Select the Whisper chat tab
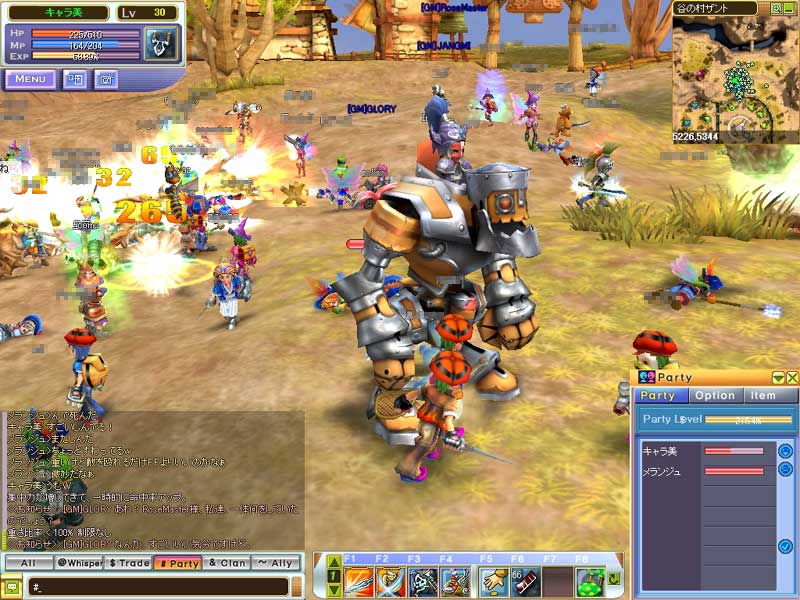 79,564
